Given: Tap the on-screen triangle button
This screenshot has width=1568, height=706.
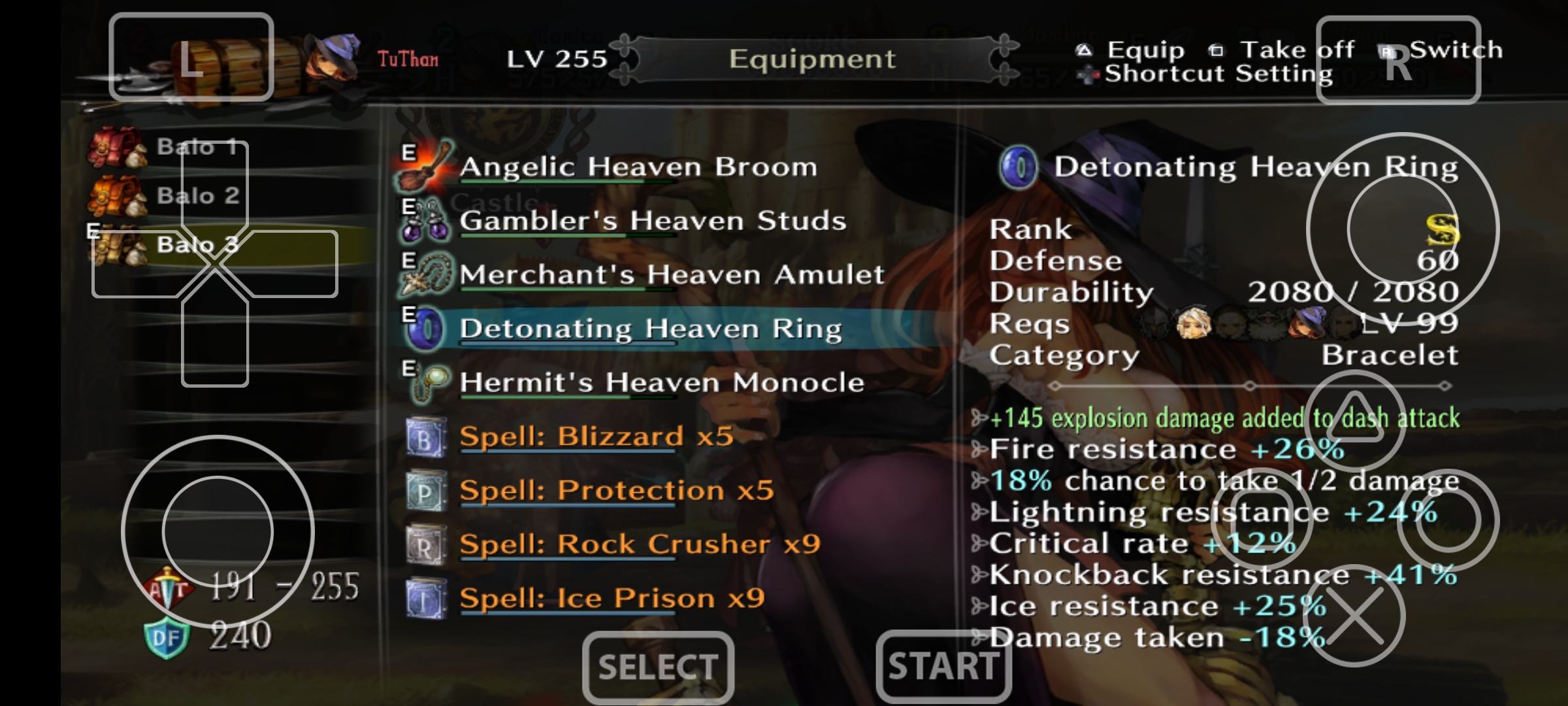Looking at the screenshot, I should [1355, 420].
